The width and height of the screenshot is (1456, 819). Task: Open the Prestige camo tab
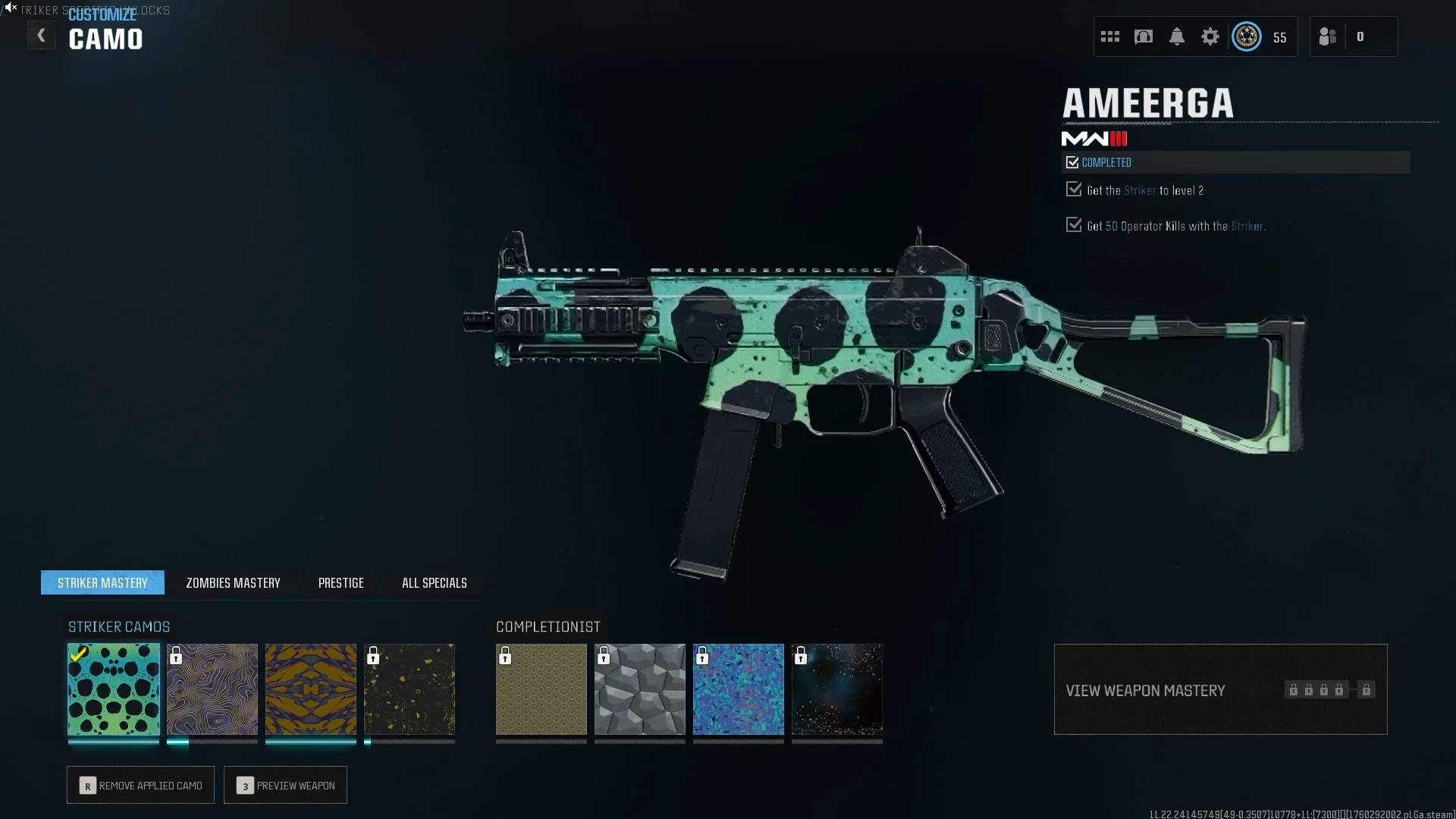click(340, 582)
